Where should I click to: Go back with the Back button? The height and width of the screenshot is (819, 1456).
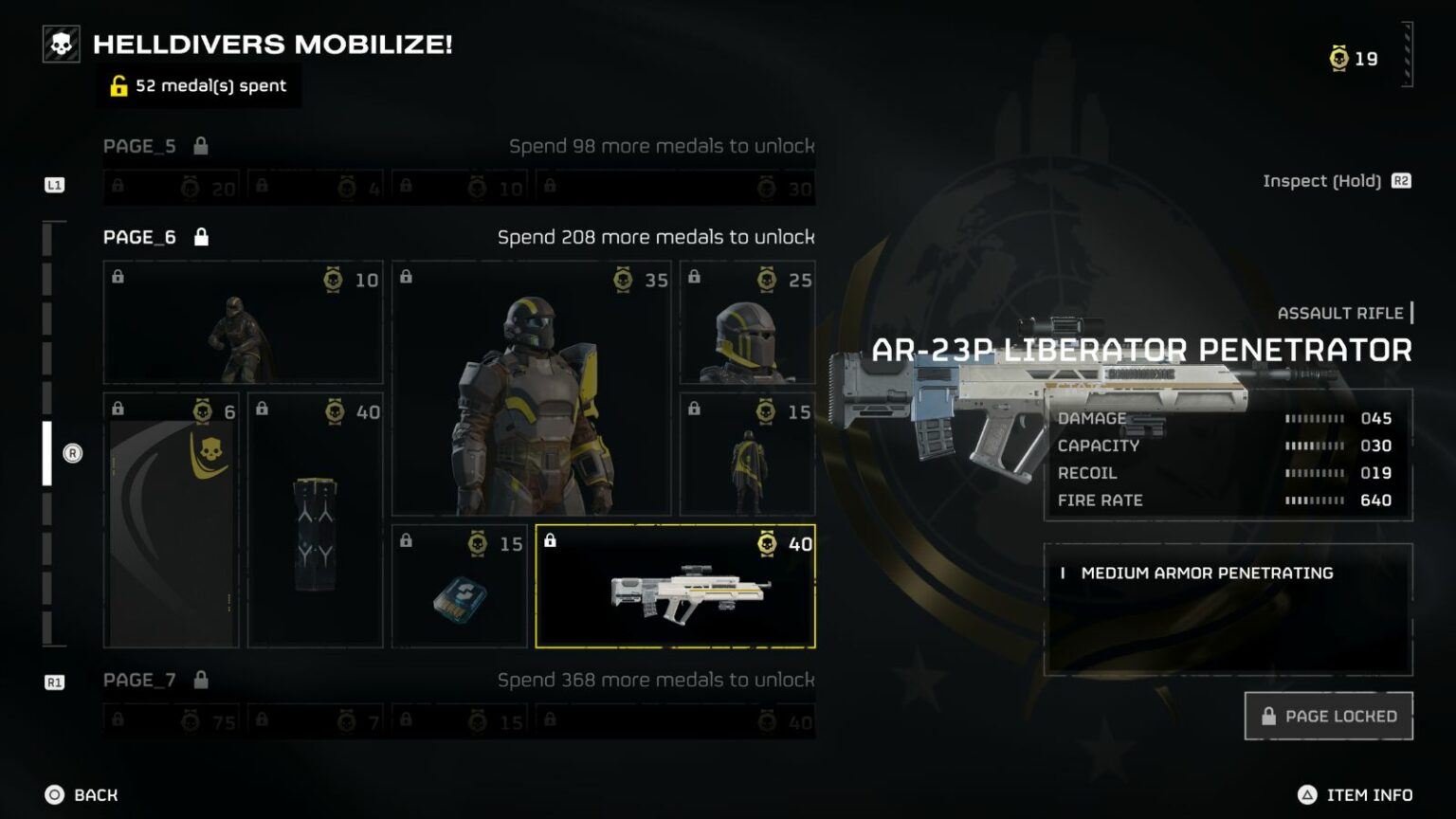(82, 794)
